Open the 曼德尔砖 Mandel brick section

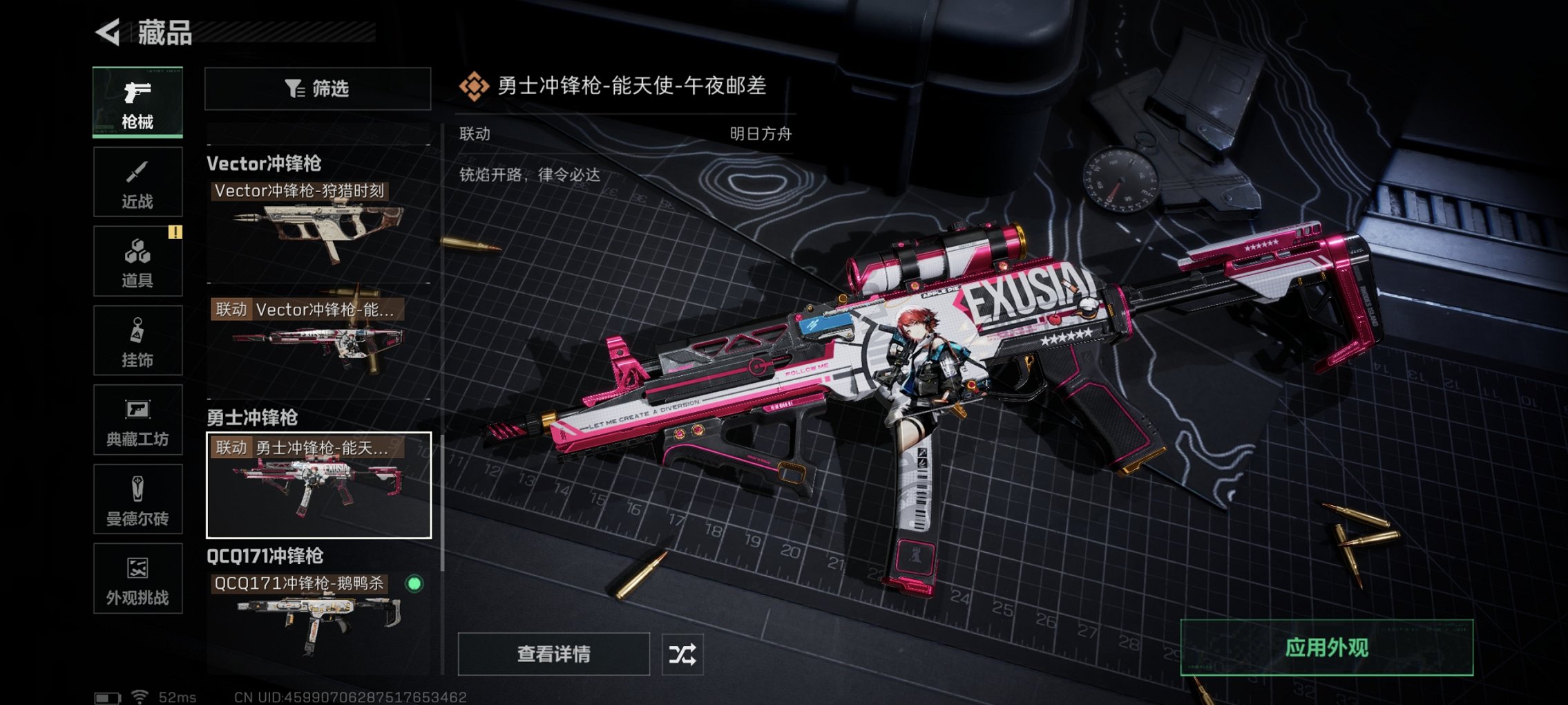click(x=137, y=499)
